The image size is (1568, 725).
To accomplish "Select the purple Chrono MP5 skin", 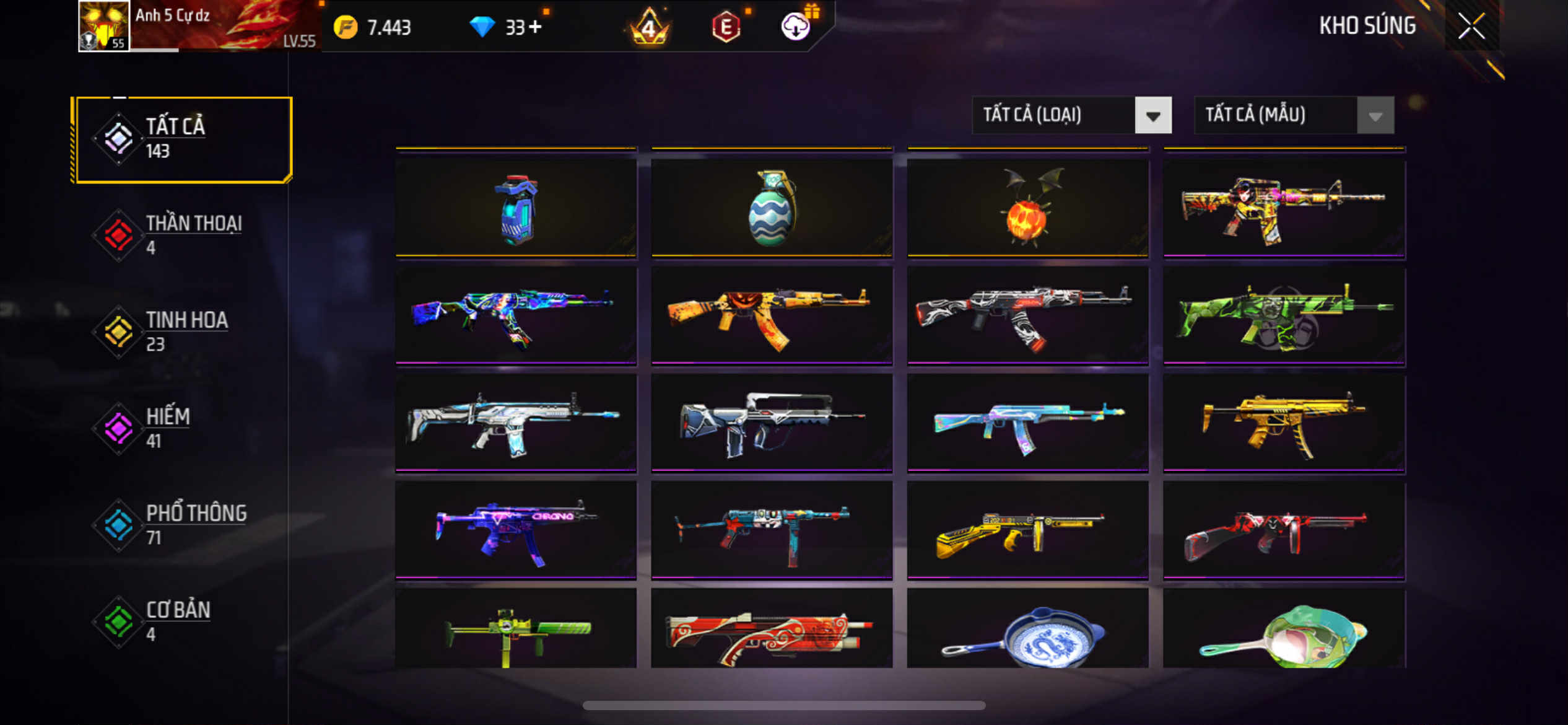I will point(515,532).
